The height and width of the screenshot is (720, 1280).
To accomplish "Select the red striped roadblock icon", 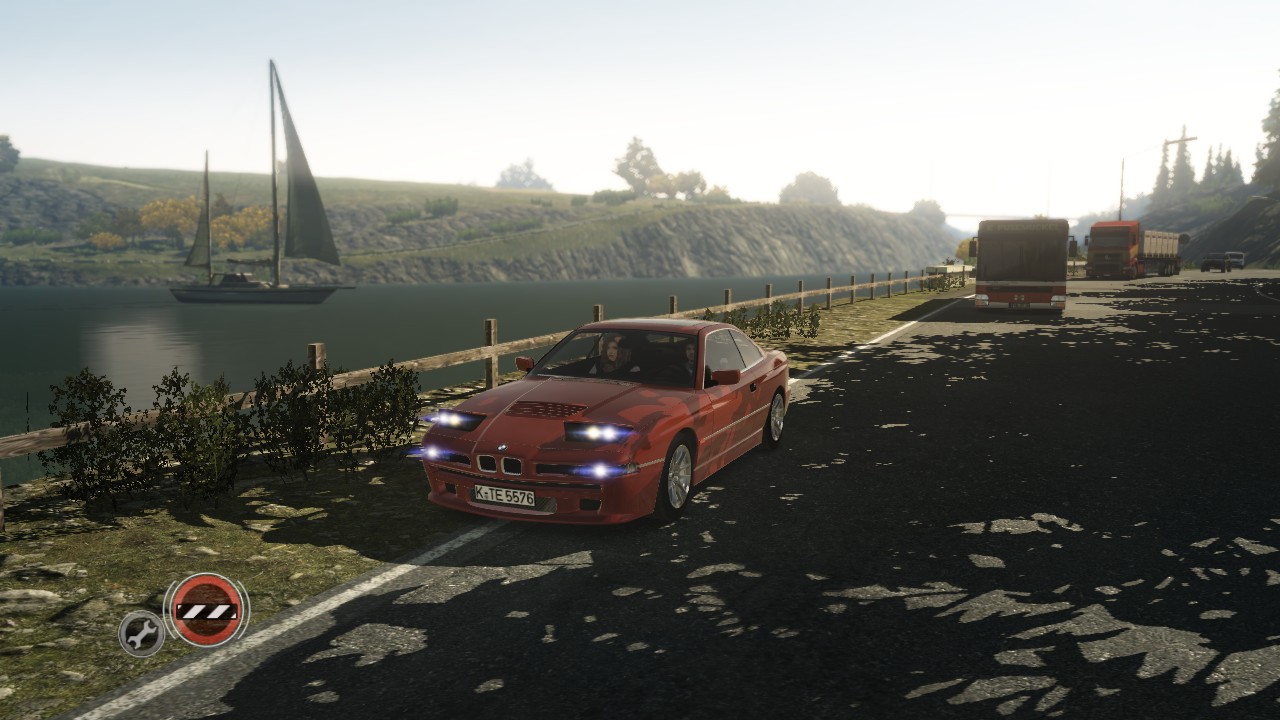I will click(x=206, y=609).
